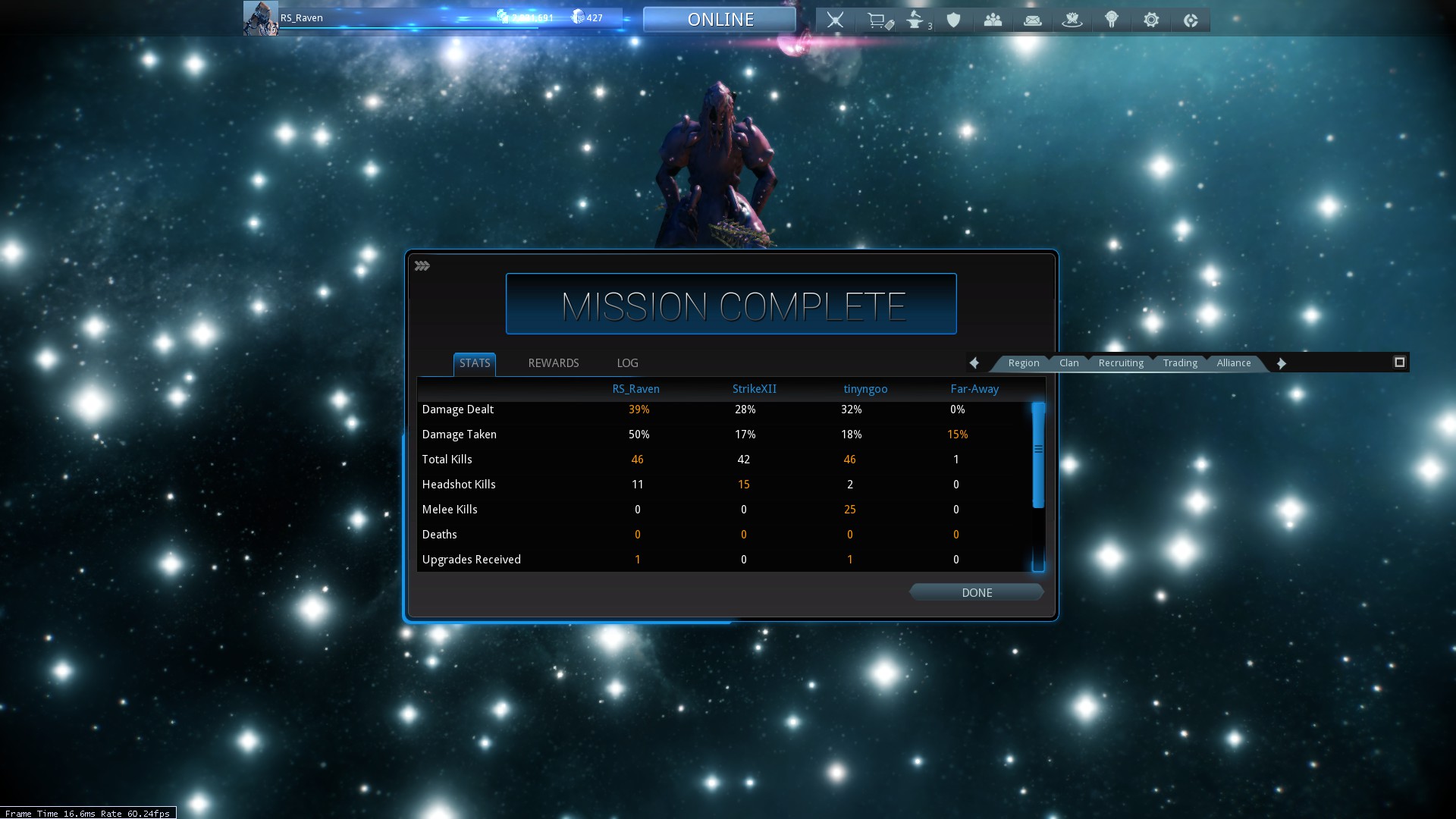Select the Alliance chat tab
Screen dimensions: 1456x819
point(1233,363)
